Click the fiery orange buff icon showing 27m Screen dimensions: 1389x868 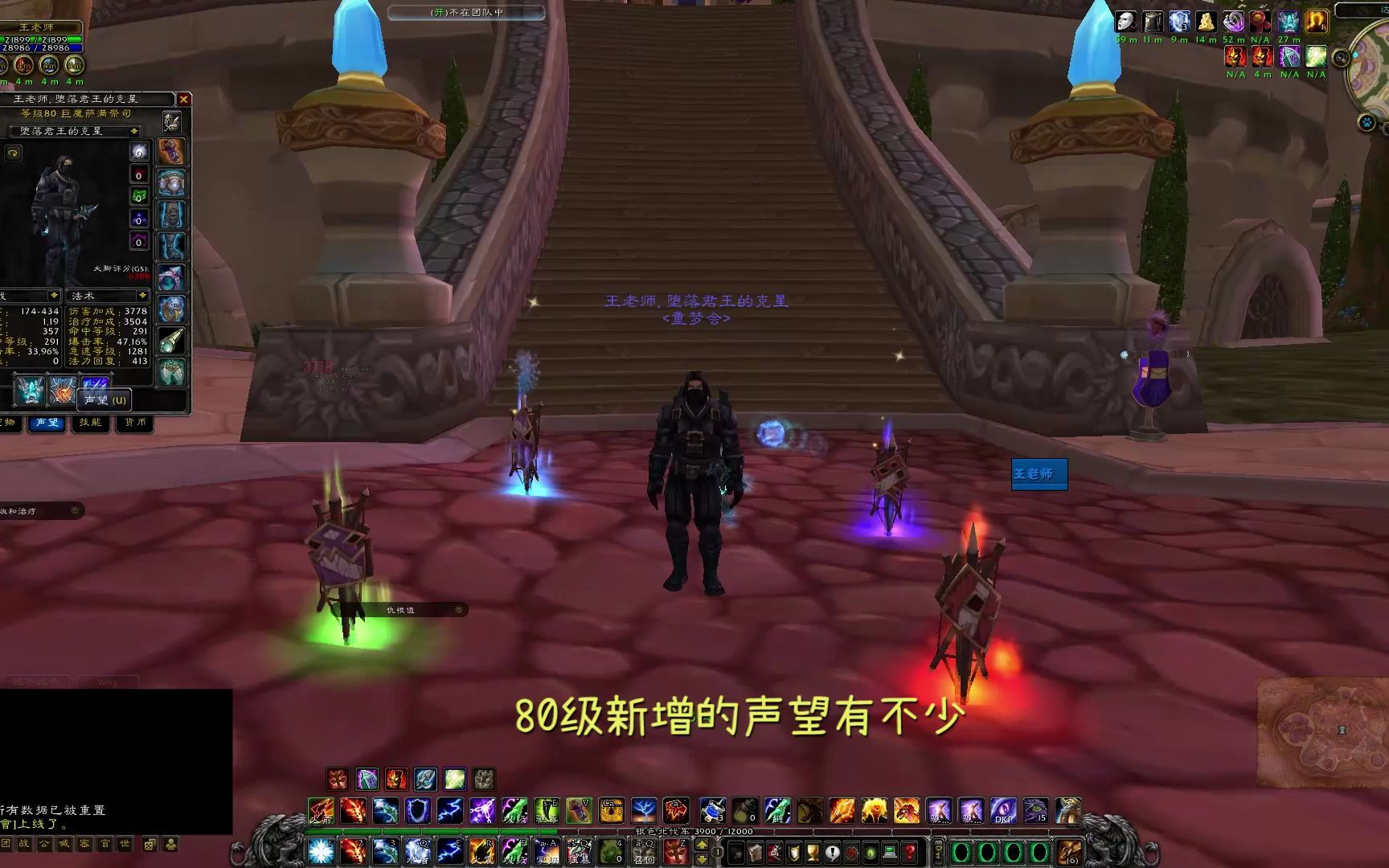(1316, 22)
